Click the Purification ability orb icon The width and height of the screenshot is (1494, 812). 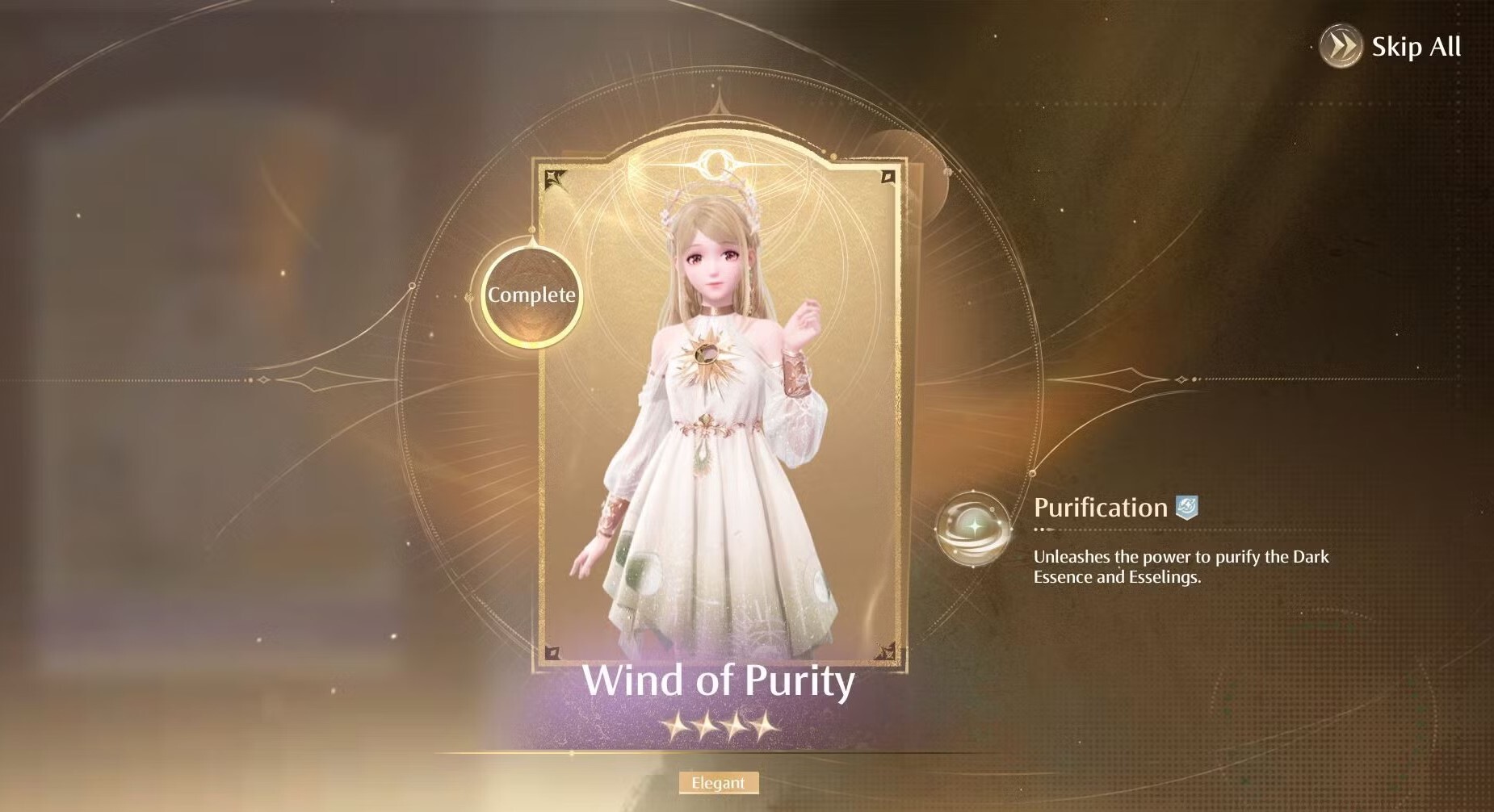point(973,529)
